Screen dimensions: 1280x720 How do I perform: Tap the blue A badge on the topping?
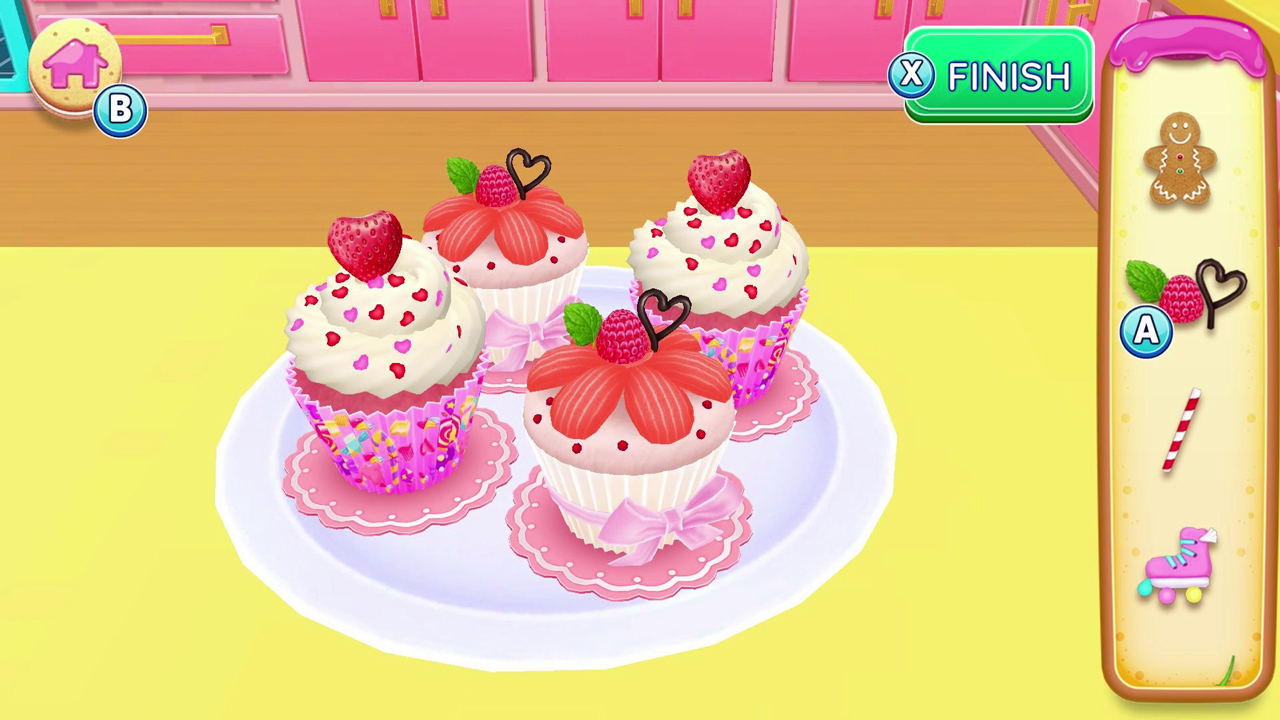[x=1146, y=332]
